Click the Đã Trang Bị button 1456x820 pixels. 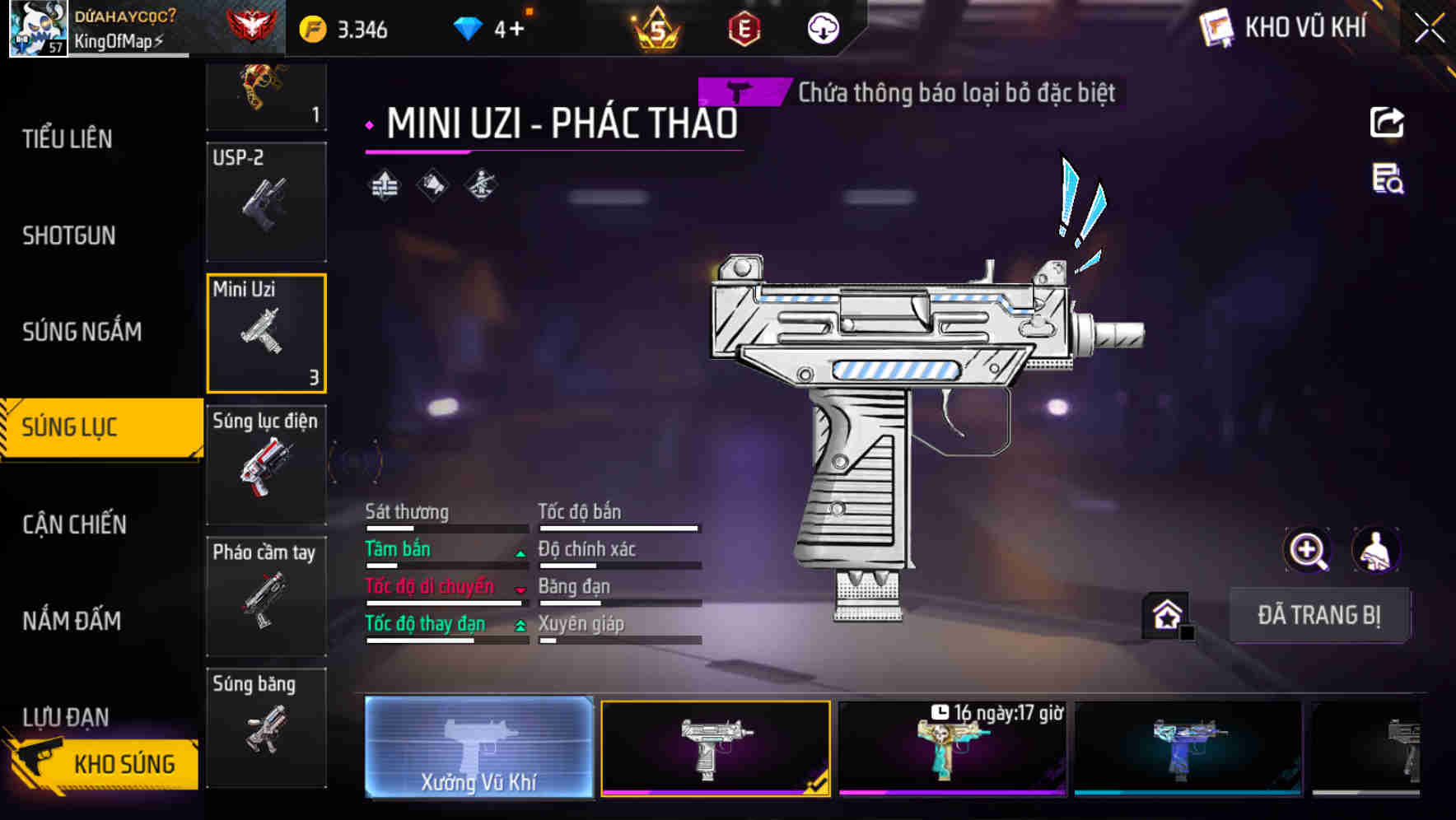[x=1318, y=615]
